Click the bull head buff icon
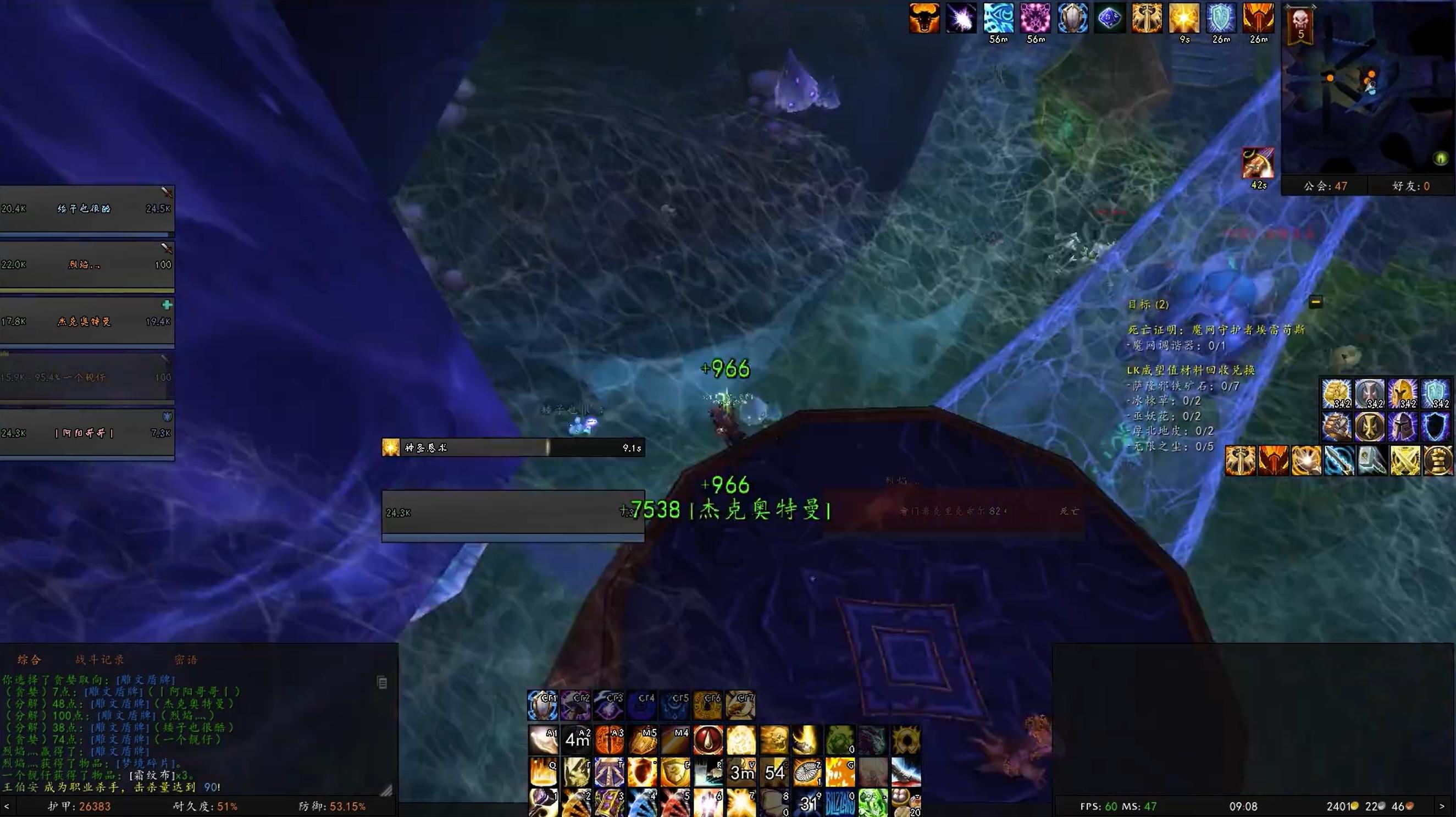 click(x=924, y=19)
